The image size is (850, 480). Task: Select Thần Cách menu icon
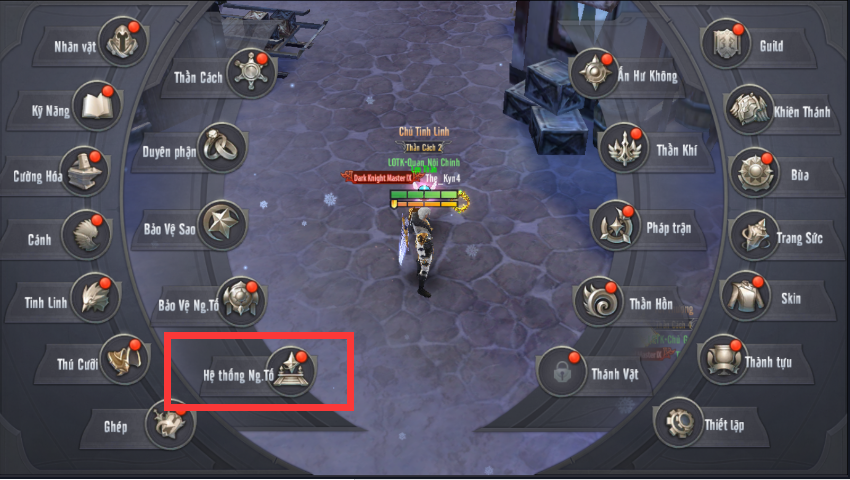[250, 73]
